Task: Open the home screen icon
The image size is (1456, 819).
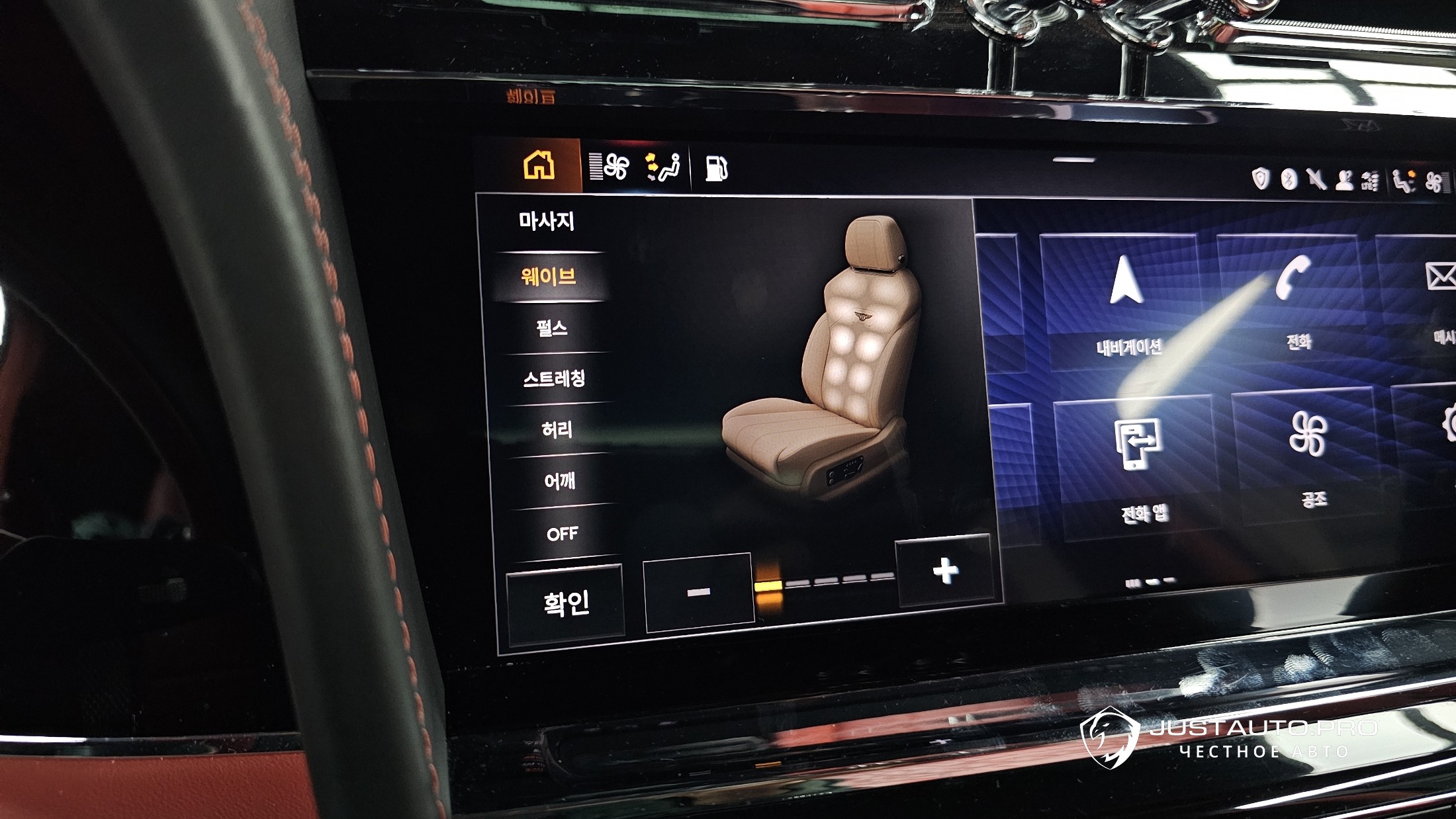Action: tap(539, 165)
